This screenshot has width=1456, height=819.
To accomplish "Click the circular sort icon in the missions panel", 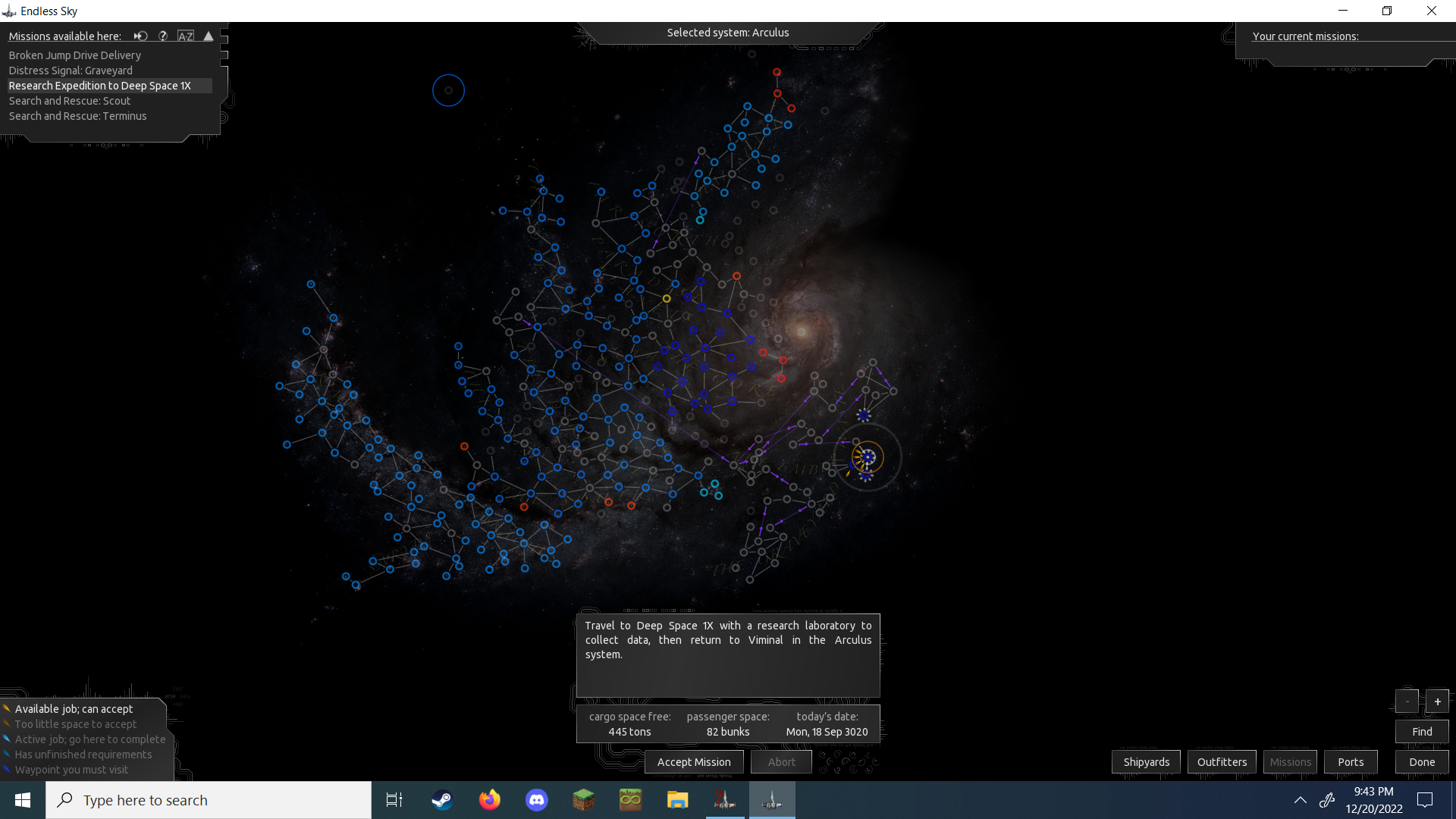I will pos(140,36).
